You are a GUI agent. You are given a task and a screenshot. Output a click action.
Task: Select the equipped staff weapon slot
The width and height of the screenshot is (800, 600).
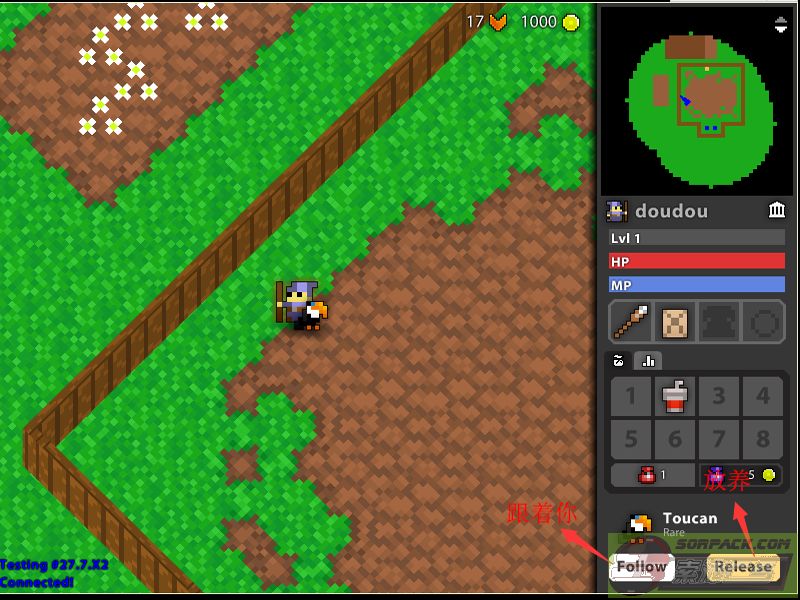click(x=630, y=324)
